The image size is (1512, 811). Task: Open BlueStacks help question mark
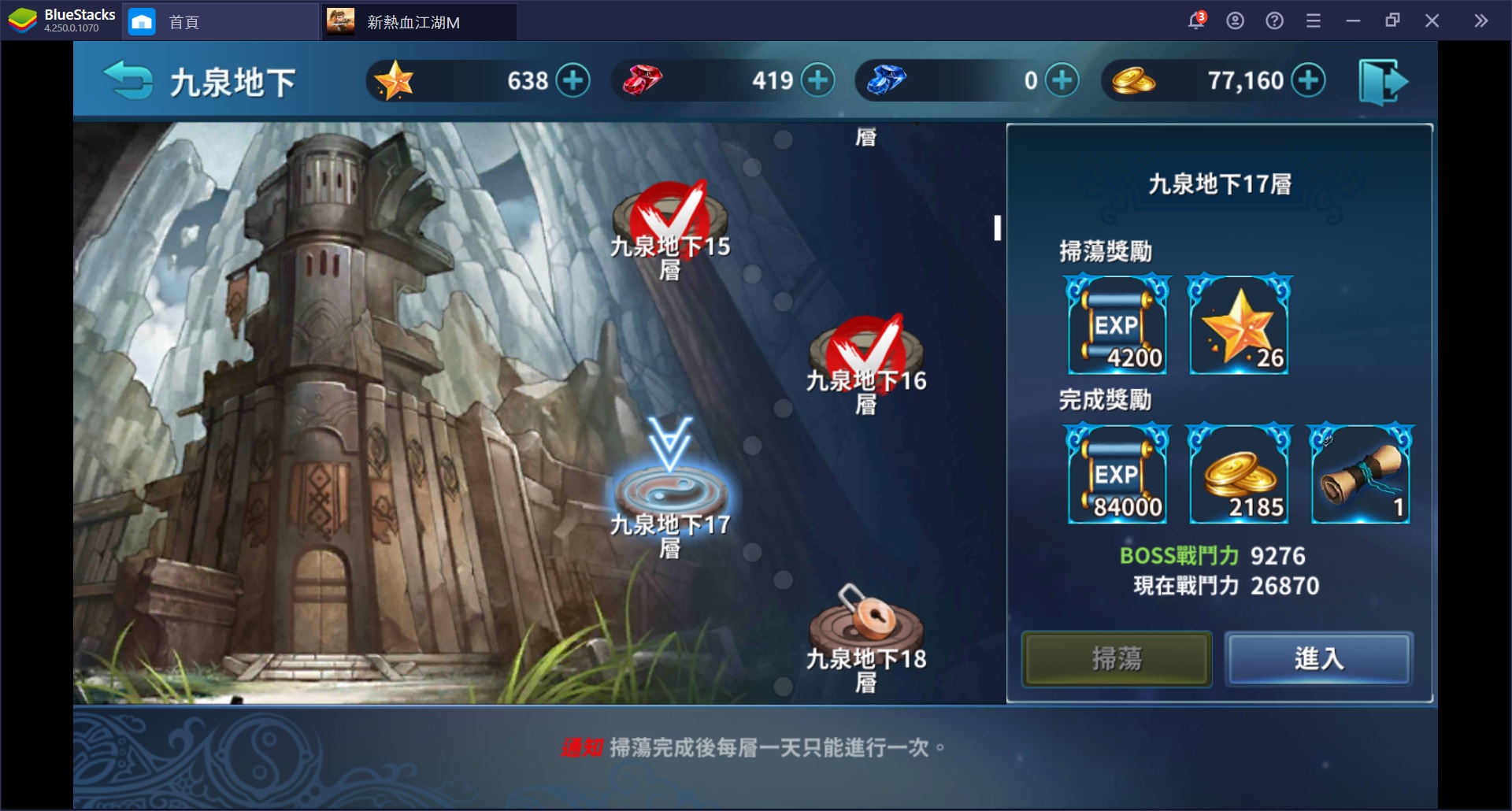[x=1273, y=20]
